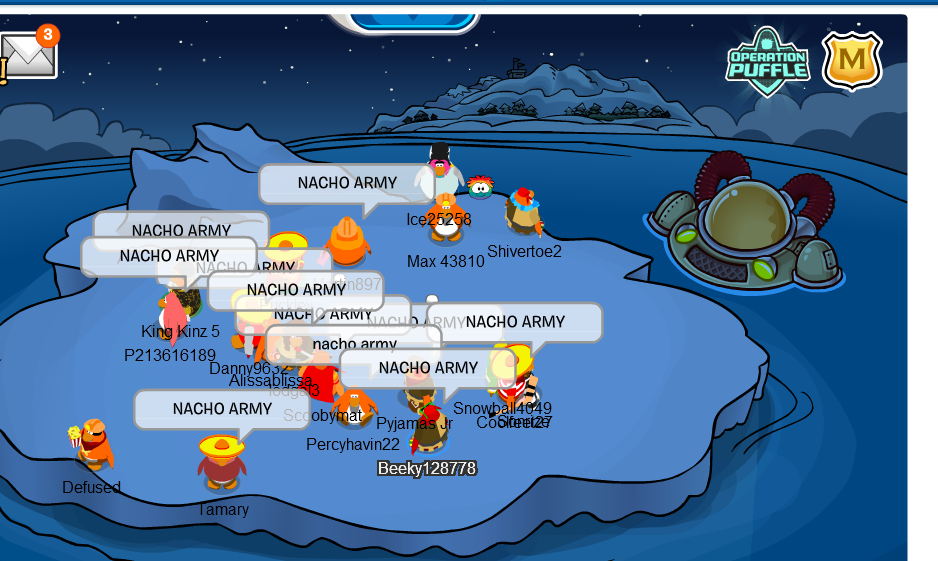Click the gold moderator M shield
Screen dimensions: 938x561
pyautogui.click(x=852, y=61)
